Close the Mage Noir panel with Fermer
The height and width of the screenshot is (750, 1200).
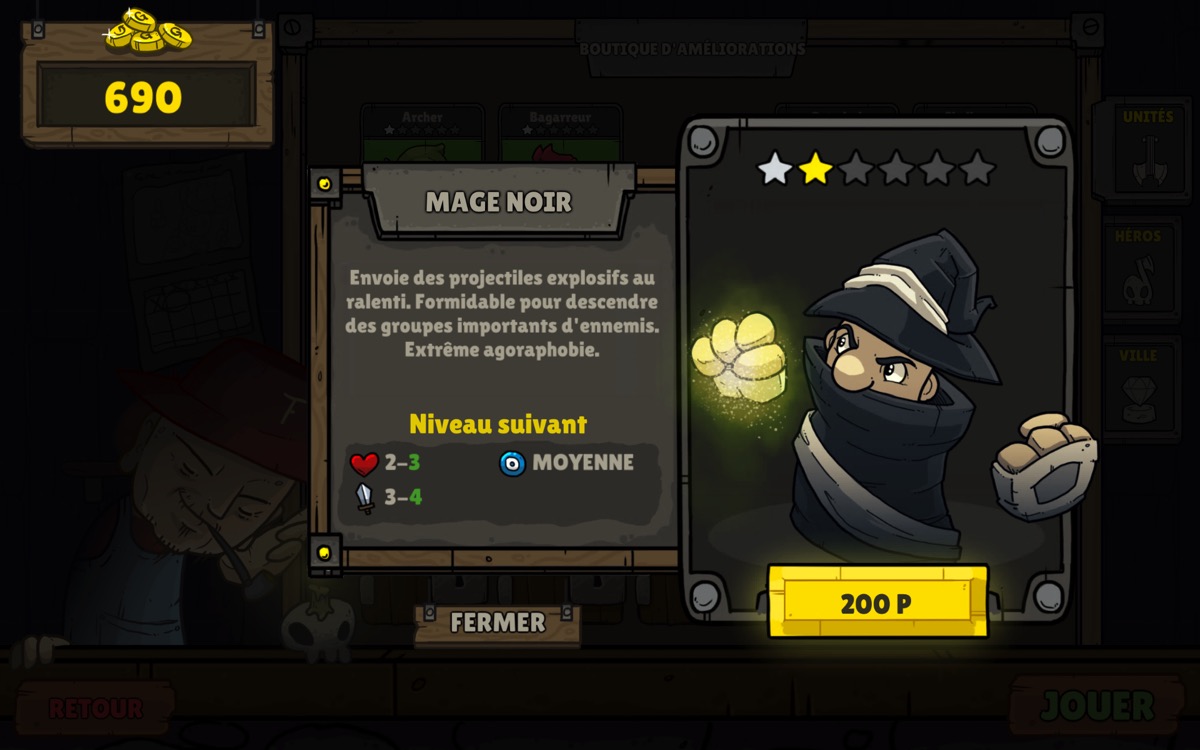pos(497,623)
